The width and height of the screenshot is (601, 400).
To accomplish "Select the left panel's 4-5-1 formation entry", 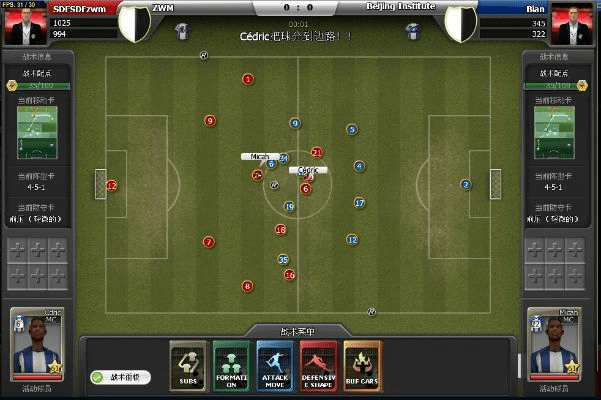I will pos(37,187).
